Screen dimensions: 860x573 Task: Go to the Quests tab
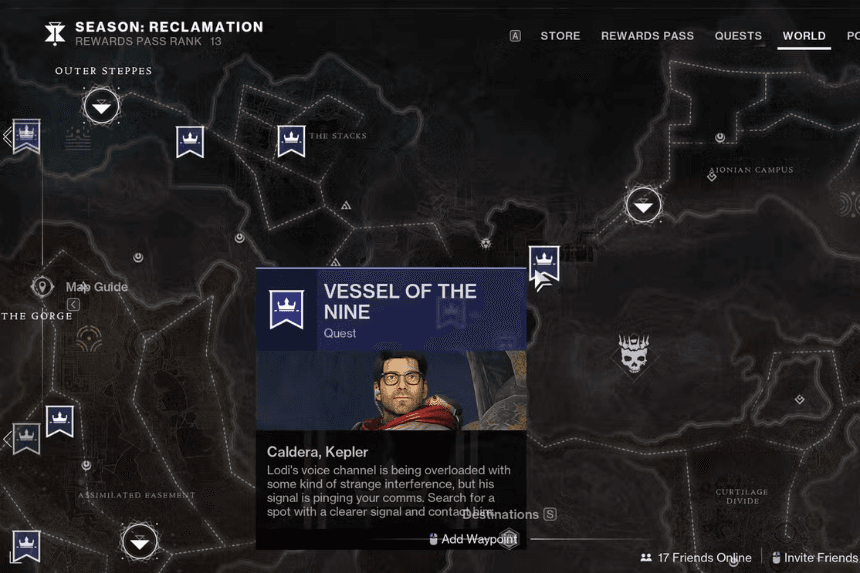click(738, 36)
